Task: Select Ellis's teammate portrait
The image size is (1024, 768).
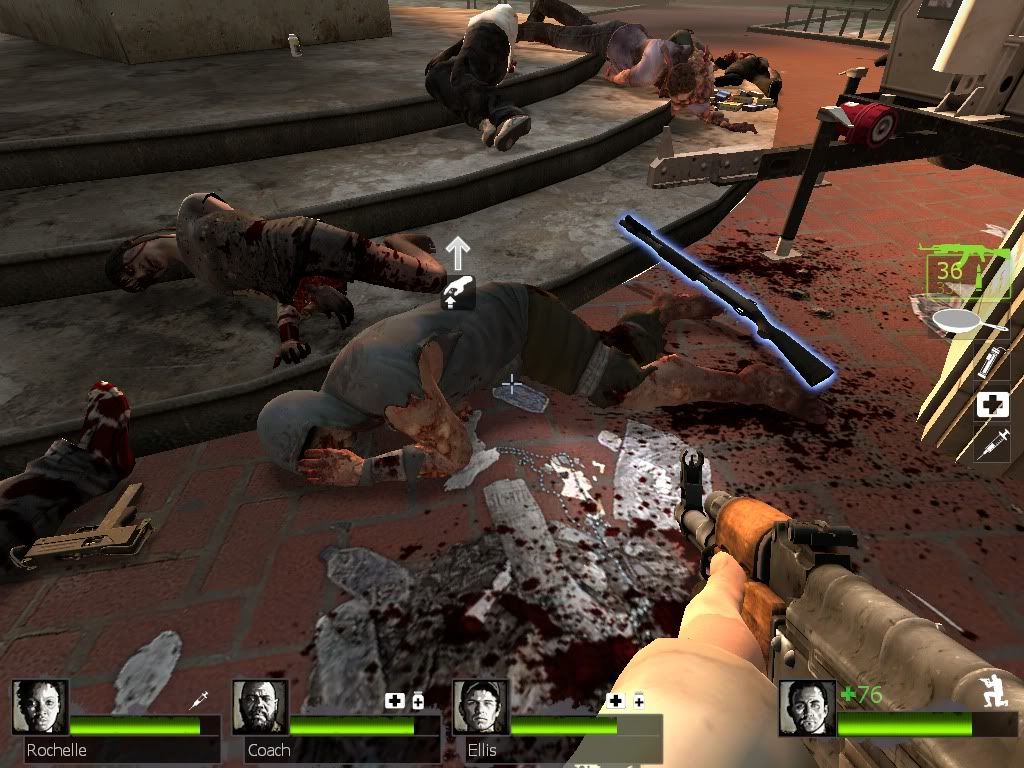Action: point(480,707)
